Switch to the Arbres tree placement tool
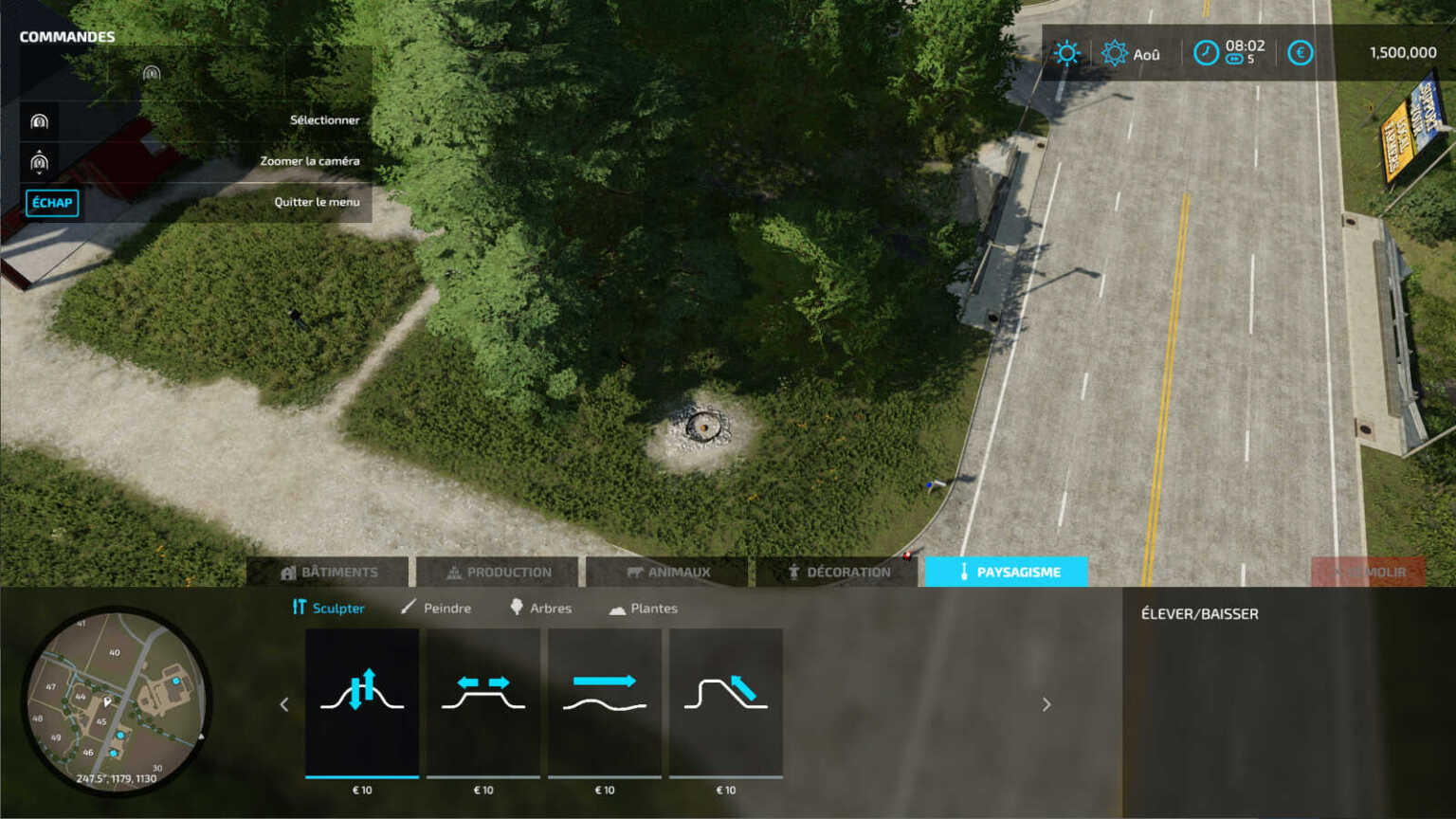The image size is (1456, 819). click(542, 608)
